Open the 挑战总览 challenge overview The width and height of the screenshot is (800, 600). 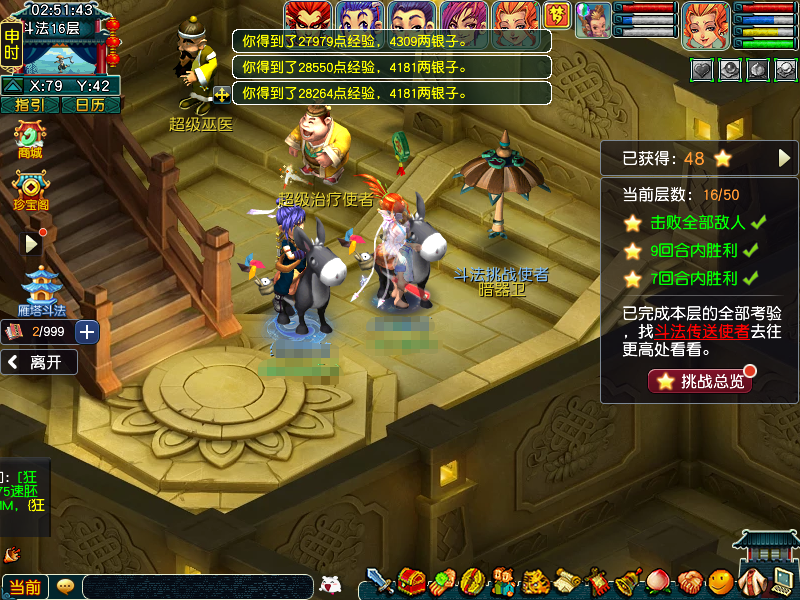(x=700, y=381)
